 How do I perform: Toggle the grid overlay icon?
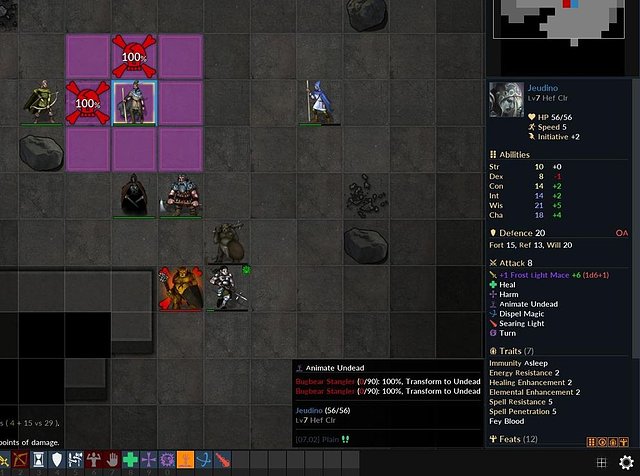pos(601,461)
